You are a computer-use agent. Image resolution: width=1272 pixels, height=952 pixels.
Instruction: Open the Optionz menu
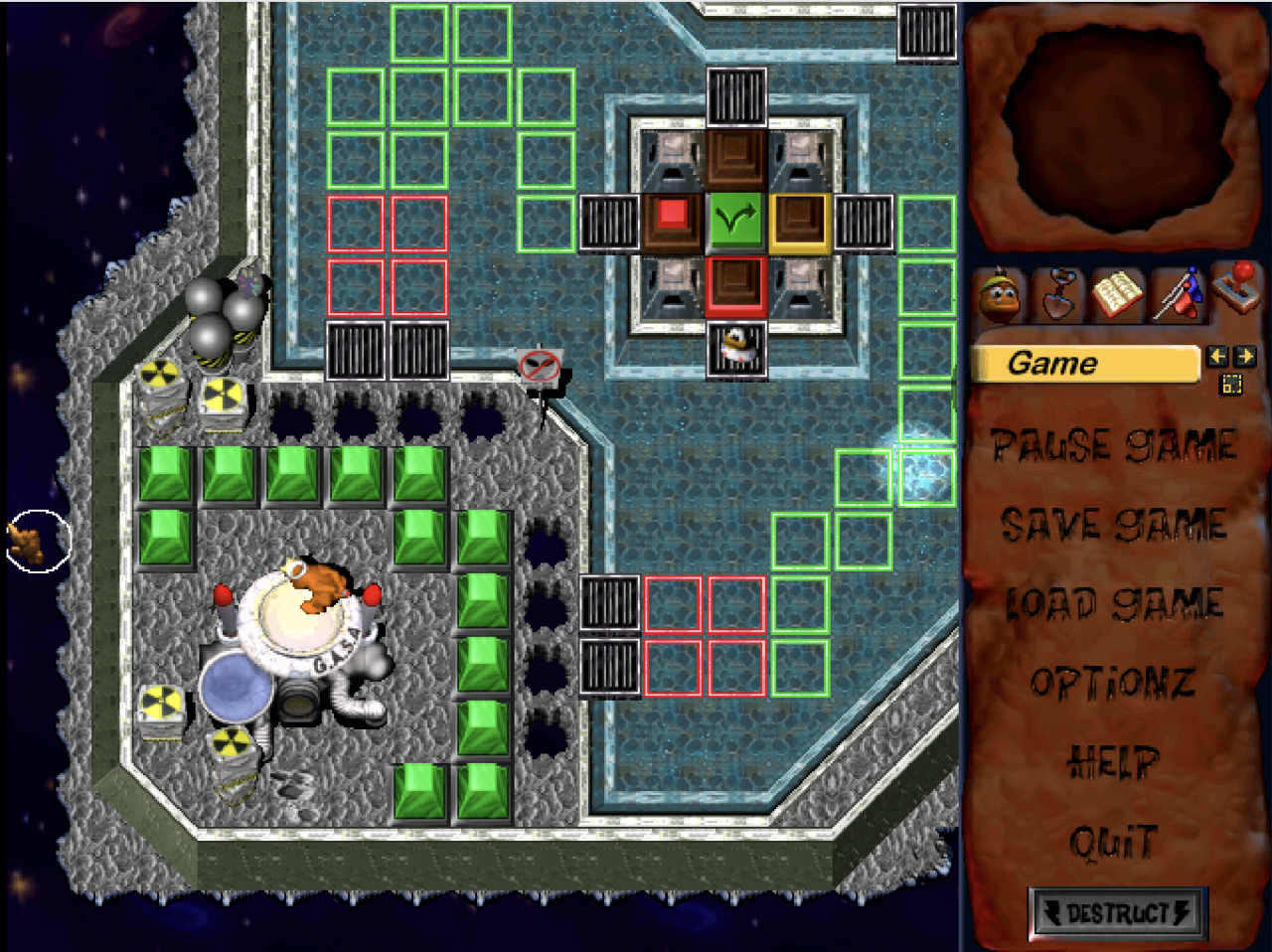[x=1113, y=684]
